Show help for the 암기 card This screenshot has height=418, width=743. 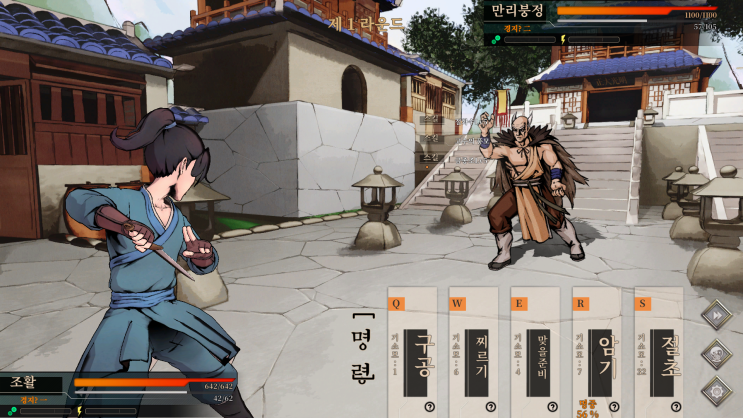(x=615, y=406)
